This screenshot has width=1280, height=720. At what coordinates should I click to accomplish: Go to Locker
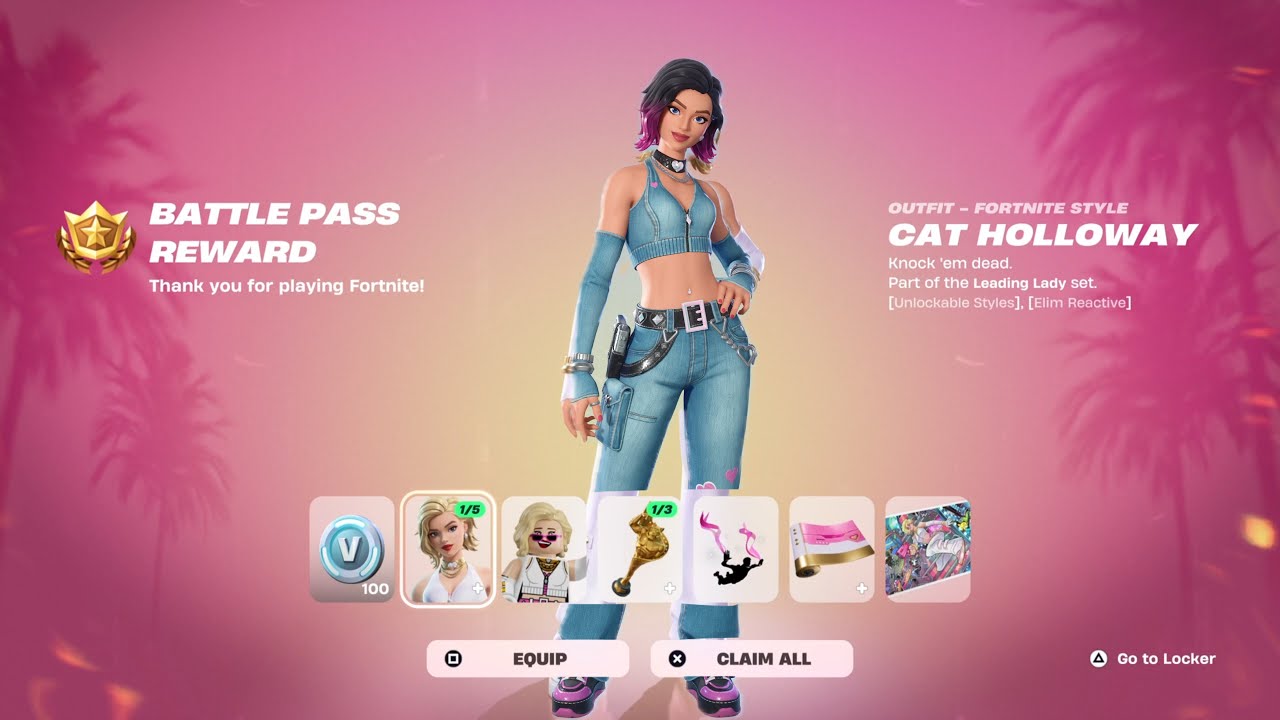point(1153,659)
